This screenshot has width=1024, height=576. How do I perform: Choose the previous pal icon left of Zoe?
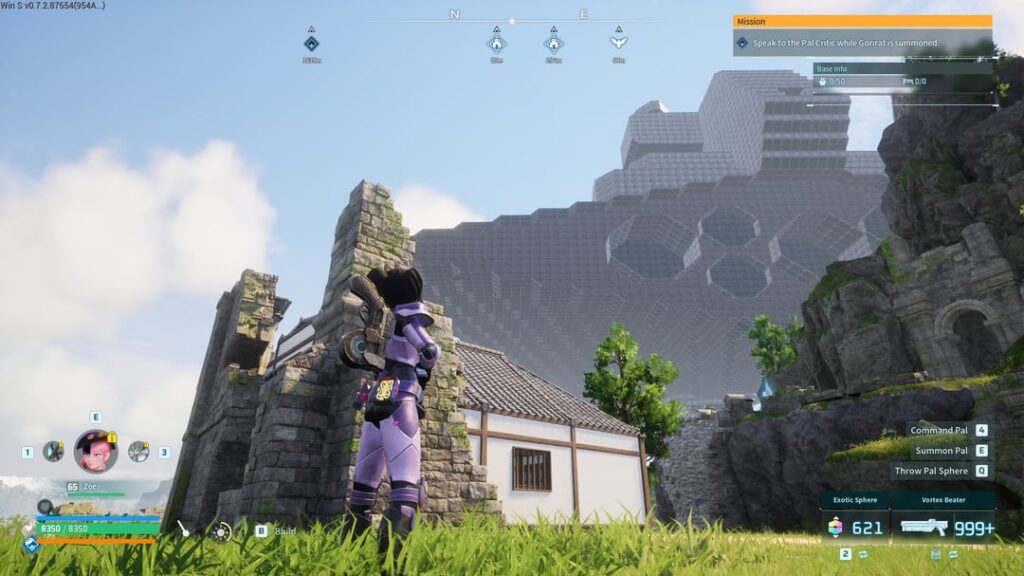pyautogui.click(x=52, y=452)
